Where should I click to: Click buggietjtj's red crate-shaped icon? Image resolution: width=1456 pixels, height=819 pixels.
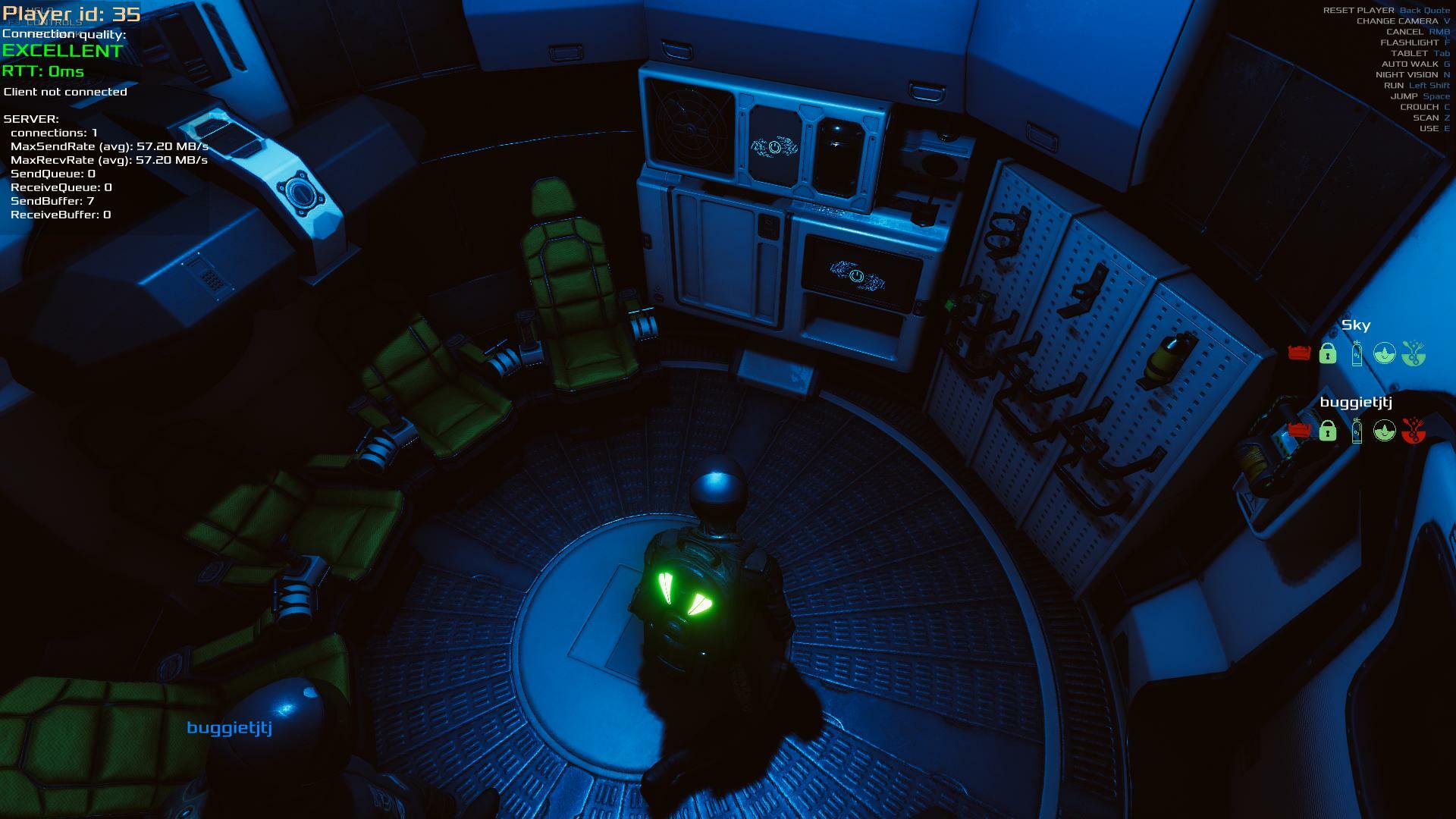tap(1299, 431)
